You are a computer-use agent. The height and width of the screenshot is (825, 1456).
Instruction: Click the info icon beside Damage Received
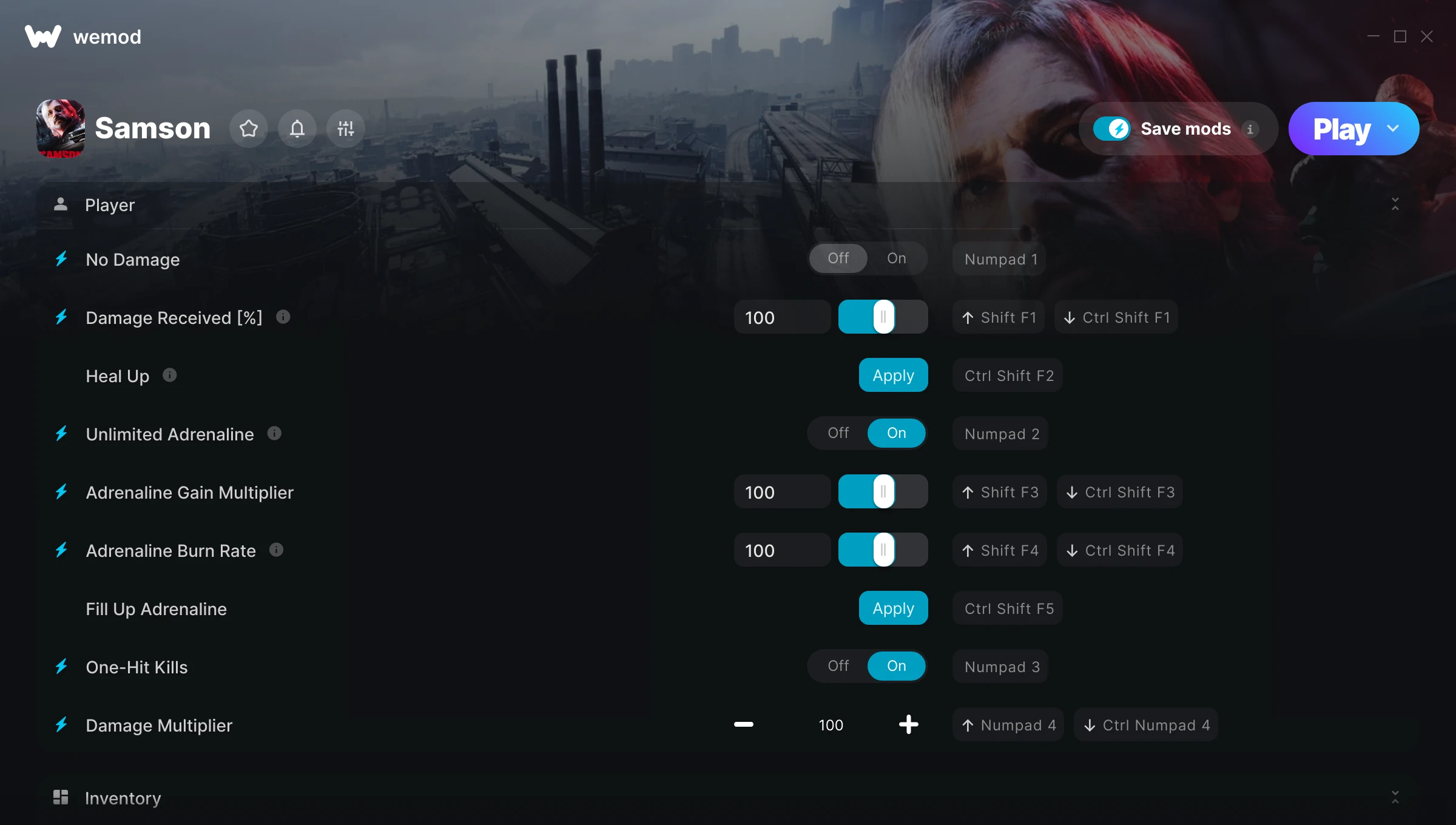(x=283, y=316)
